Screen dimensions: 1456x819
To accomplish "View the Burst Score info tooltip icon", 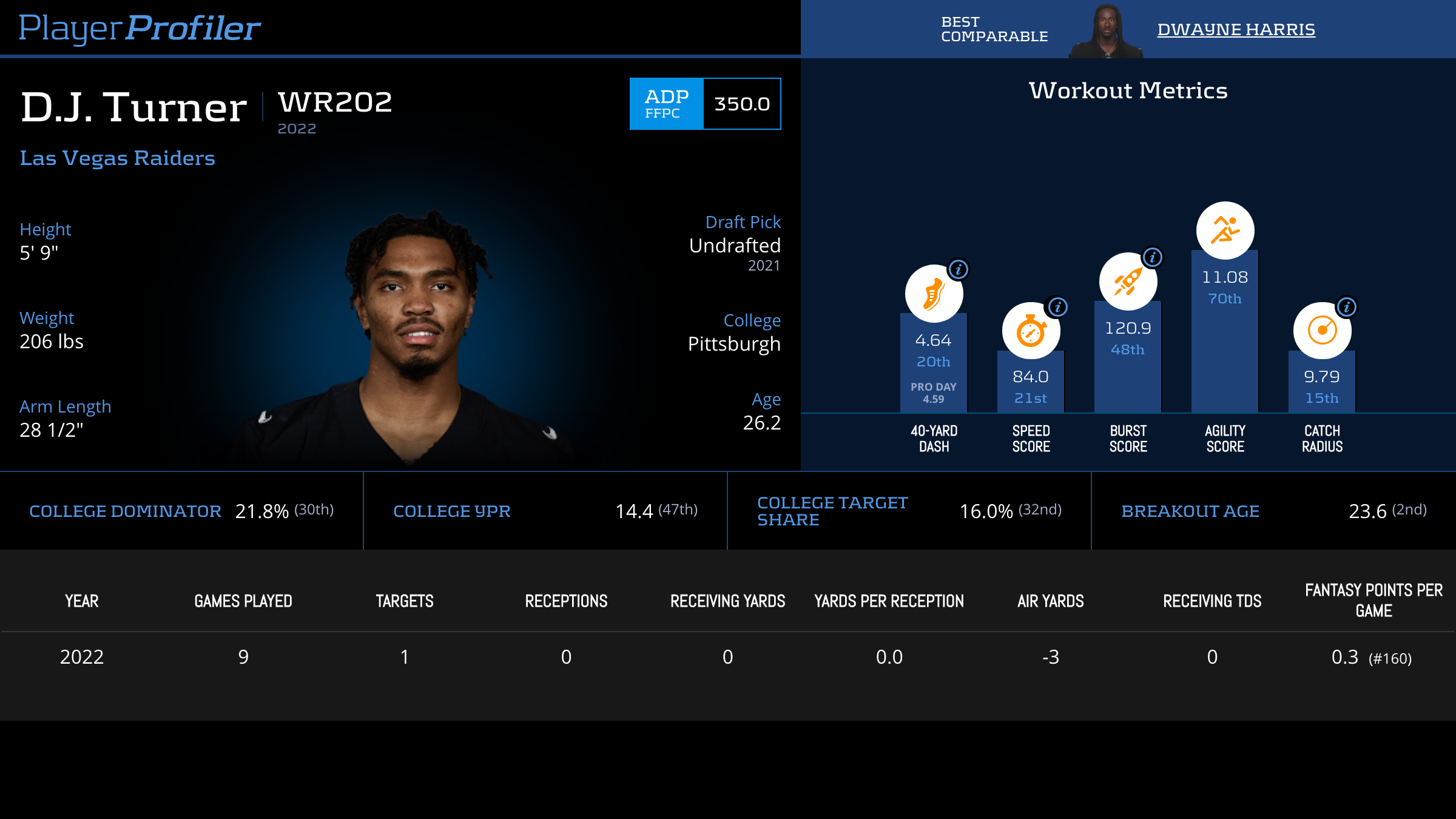I will point(1152,257).
